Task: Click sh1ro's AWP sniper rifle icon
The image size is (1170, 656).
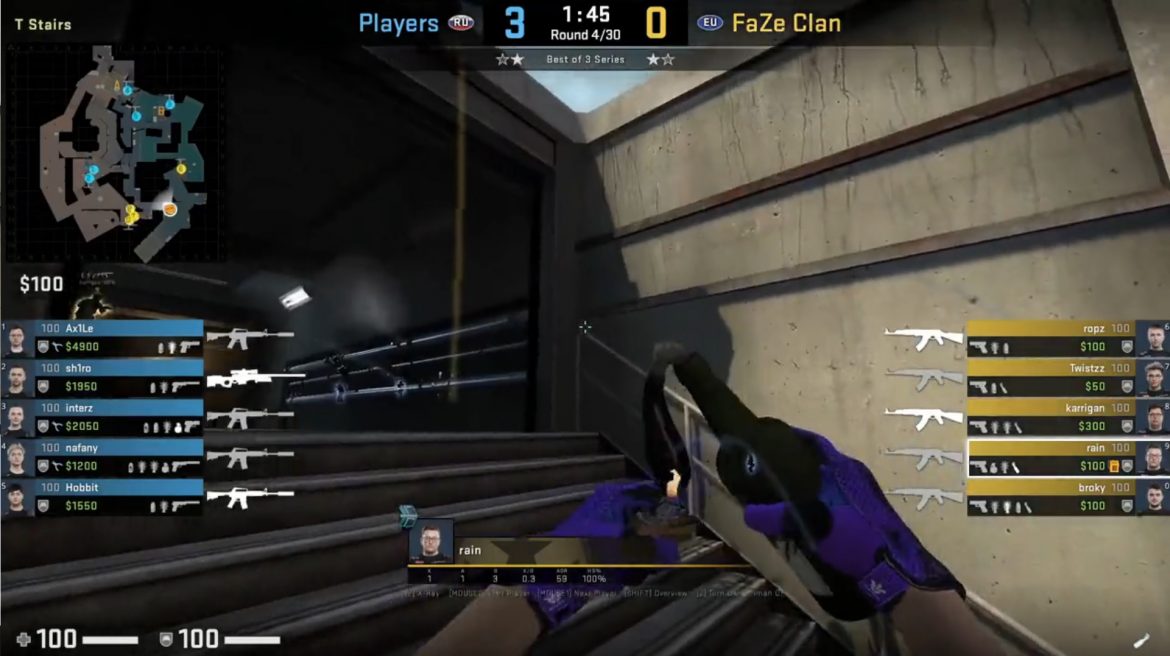Action: 254,379
